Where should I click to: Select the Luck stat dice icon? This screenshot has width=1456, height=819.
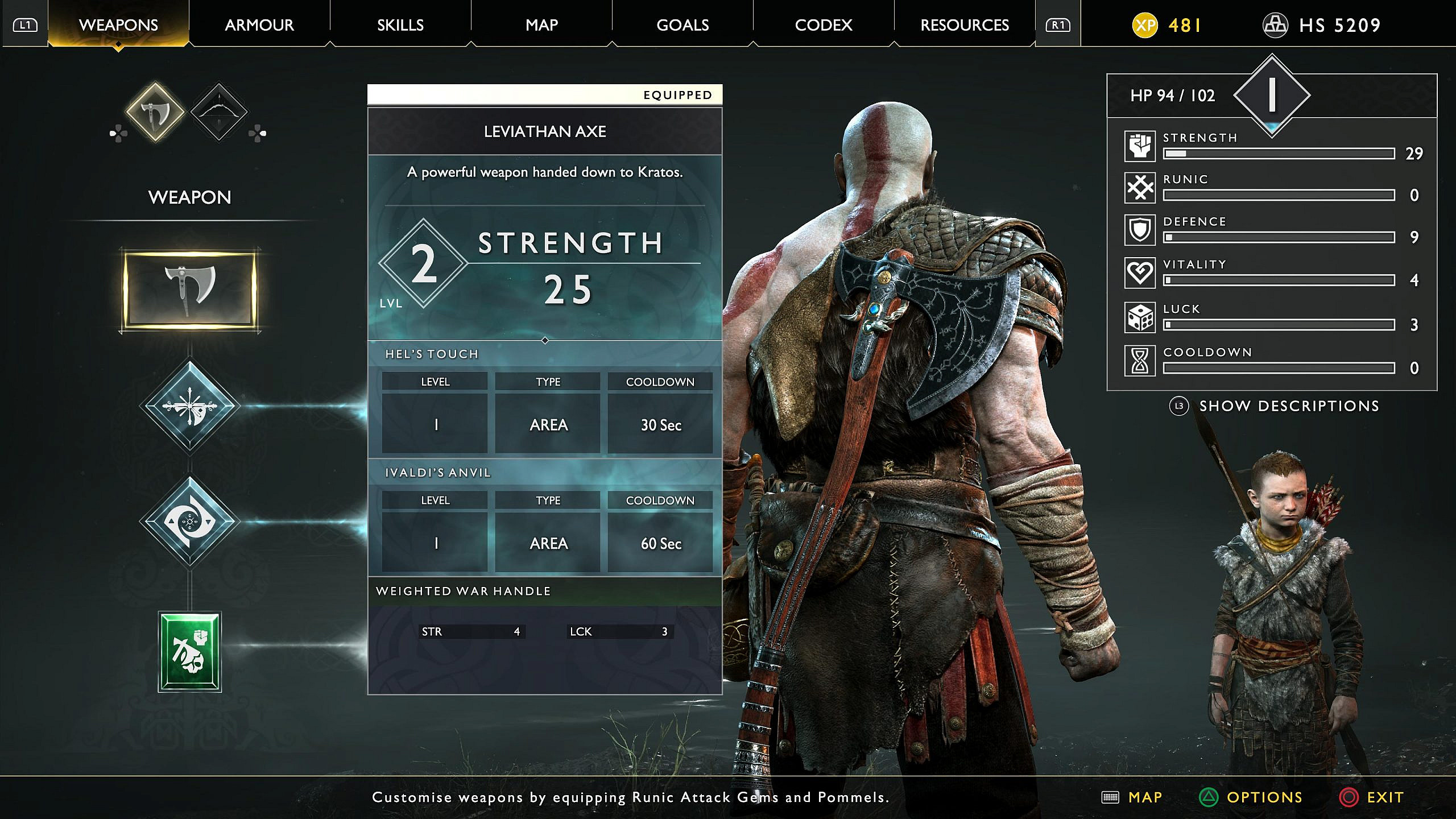tap(1140, 317)
